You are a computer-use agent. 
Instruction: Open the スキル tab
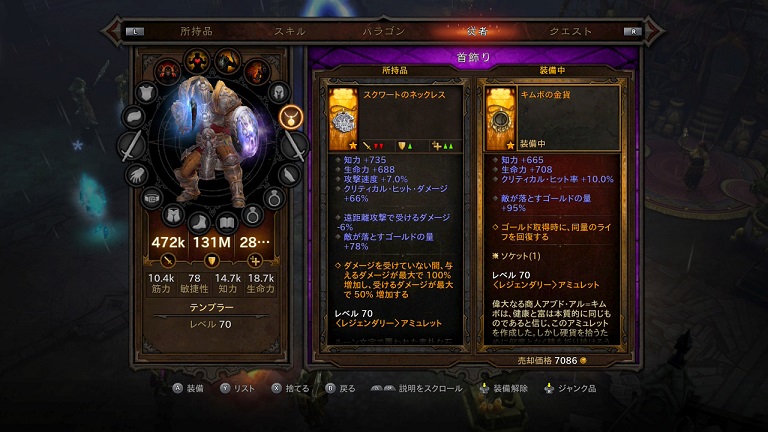pos(290,31)
